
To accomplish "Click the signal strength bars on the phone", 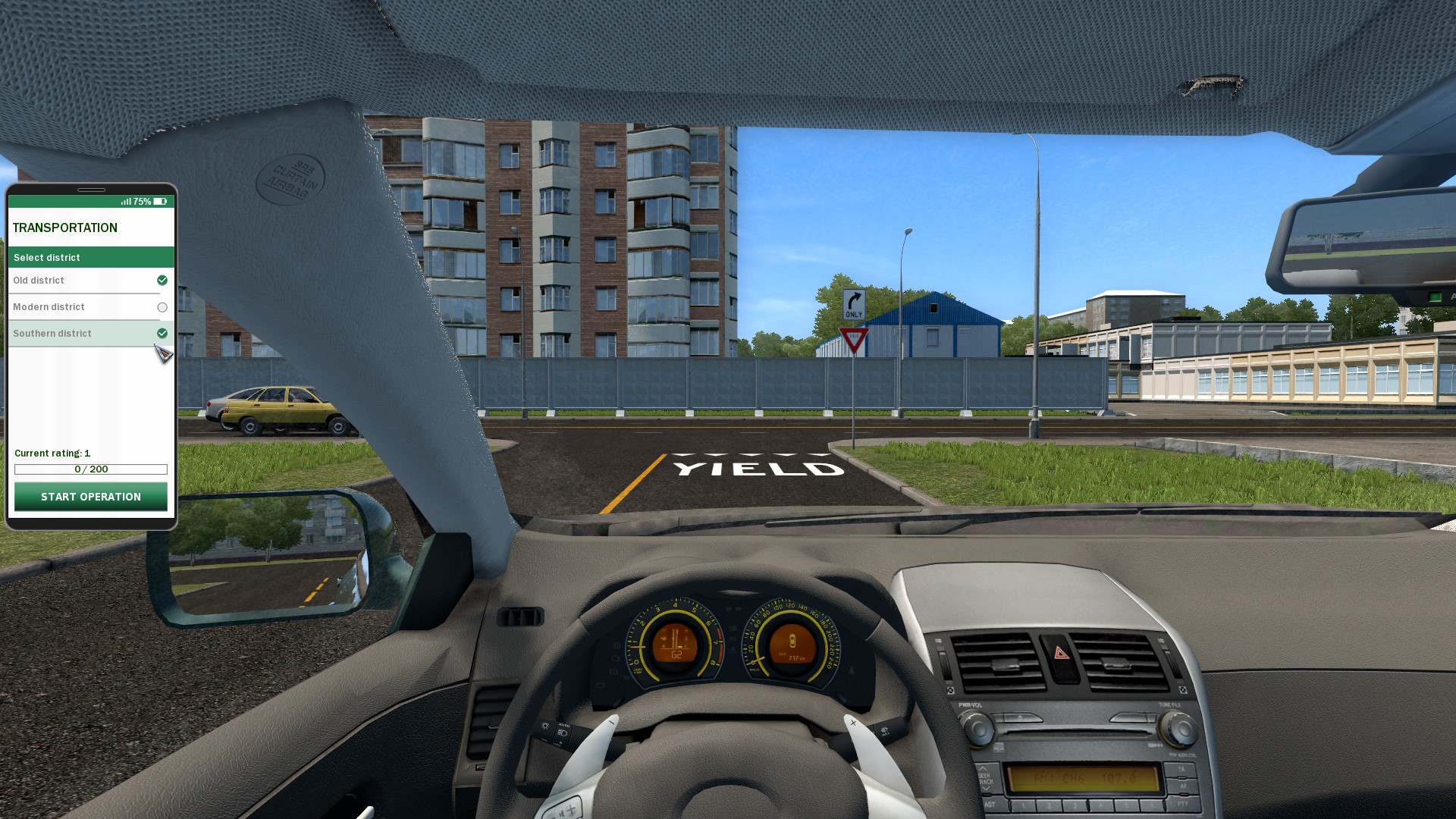I will (x=125, y=202).
